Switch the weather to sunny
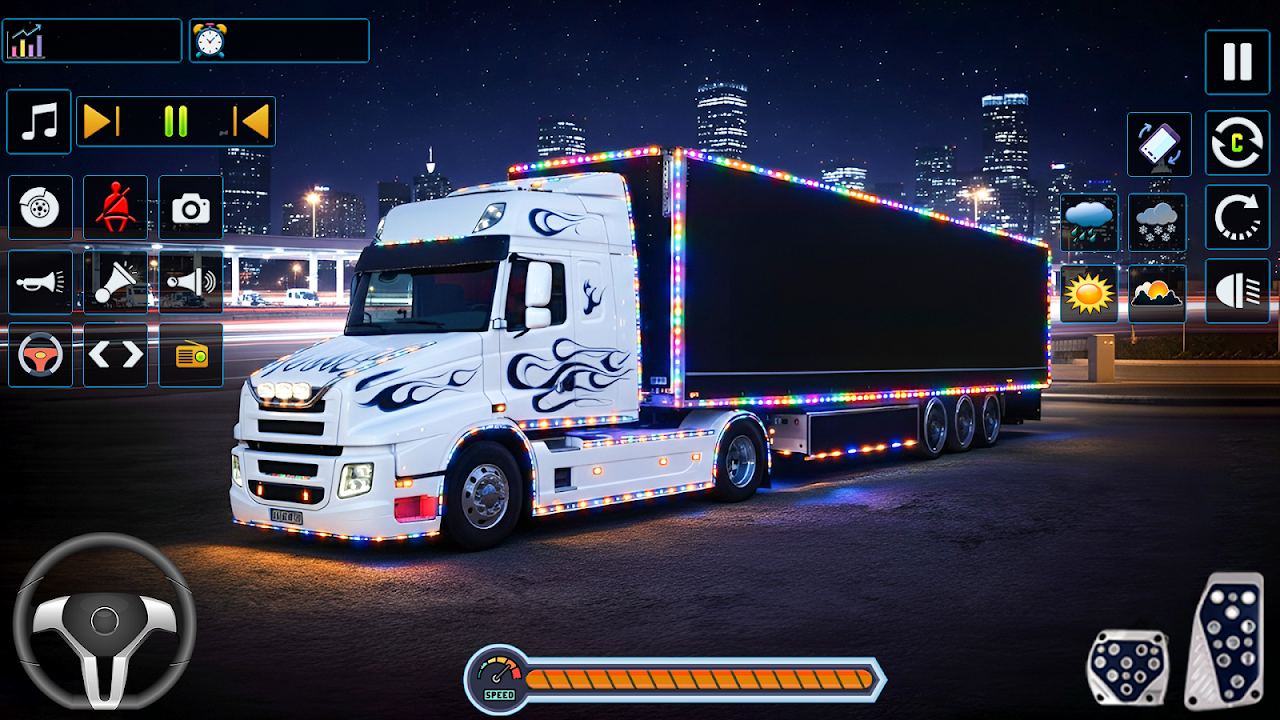Image resolution: width=1280 pixels, height=720 pixels. (x=1089, y=293)
